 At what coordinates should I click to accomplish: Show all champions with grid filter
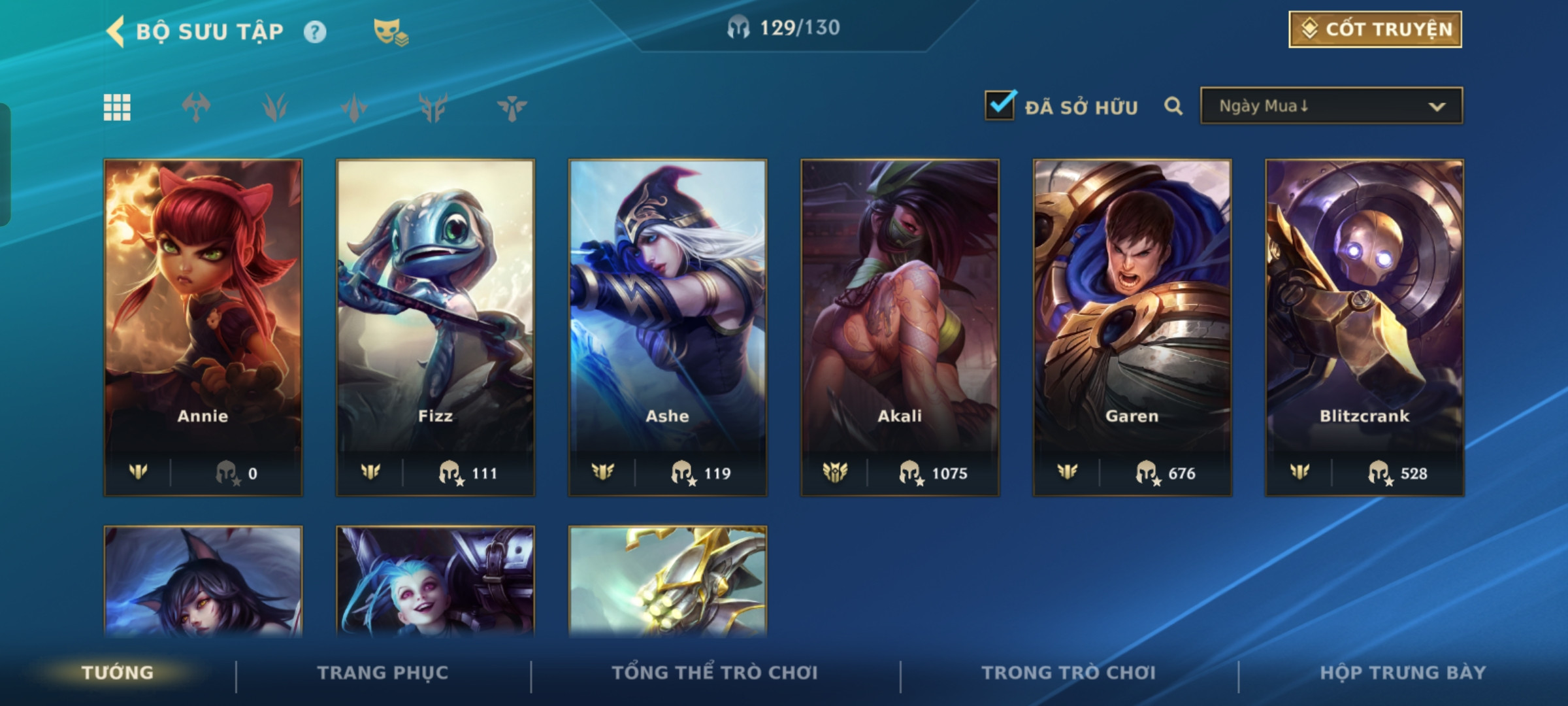117,107
